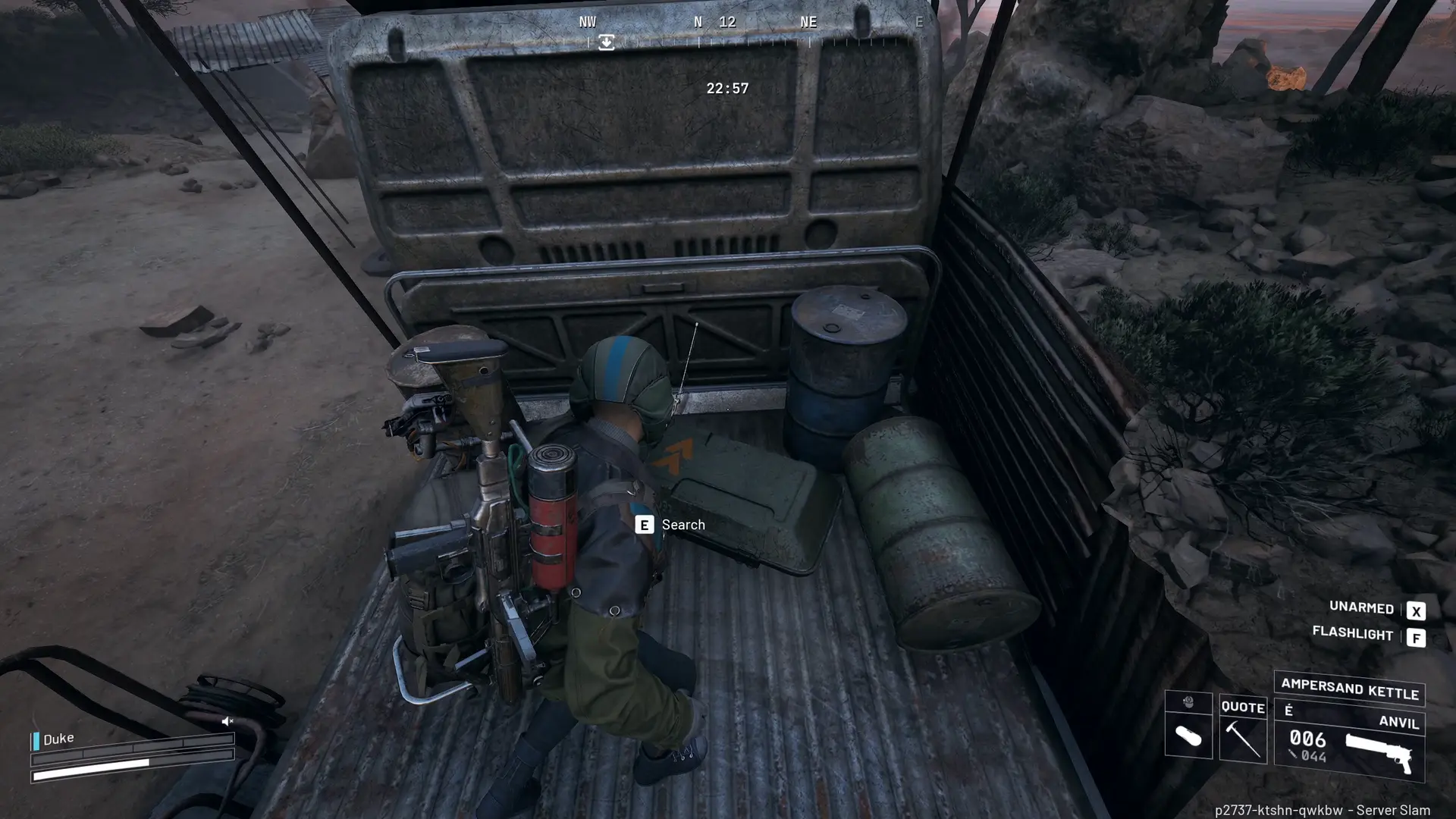The height and width of the screenshot is (819, 1456).
Task: Click the player name Duke
Action: click(x=58, y=739)
